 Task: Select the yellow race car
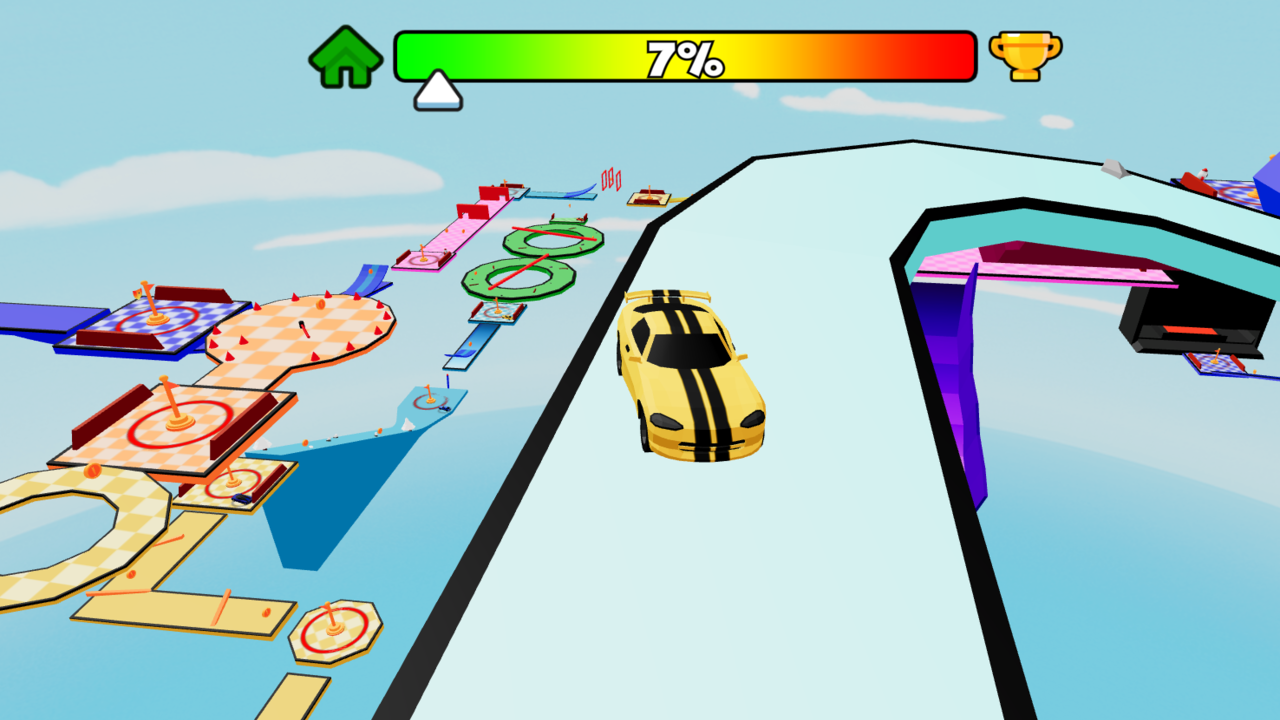point(690,375)
